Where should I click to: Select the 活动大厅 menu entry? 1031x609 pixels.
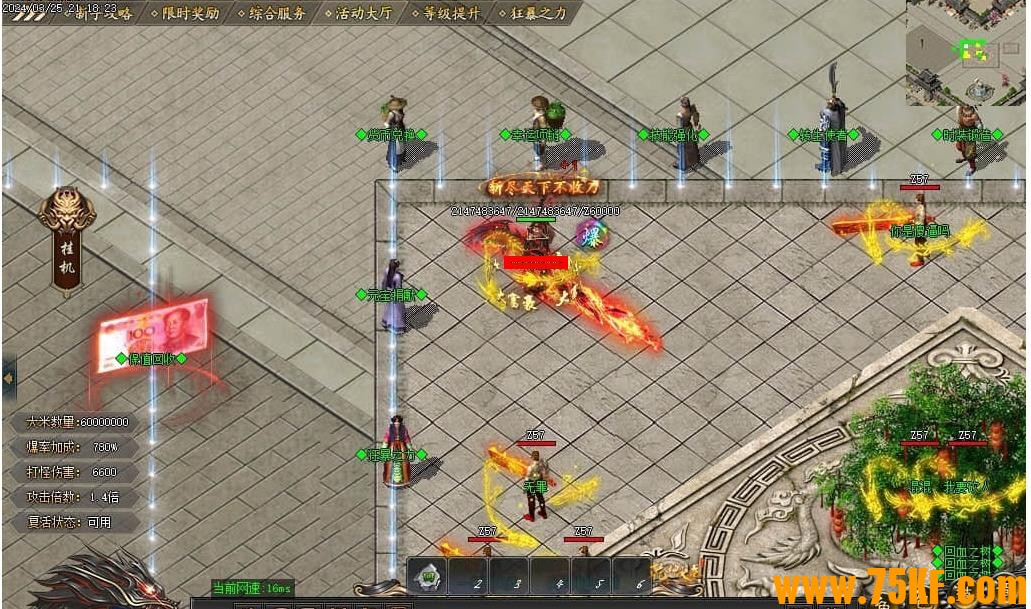363,14
